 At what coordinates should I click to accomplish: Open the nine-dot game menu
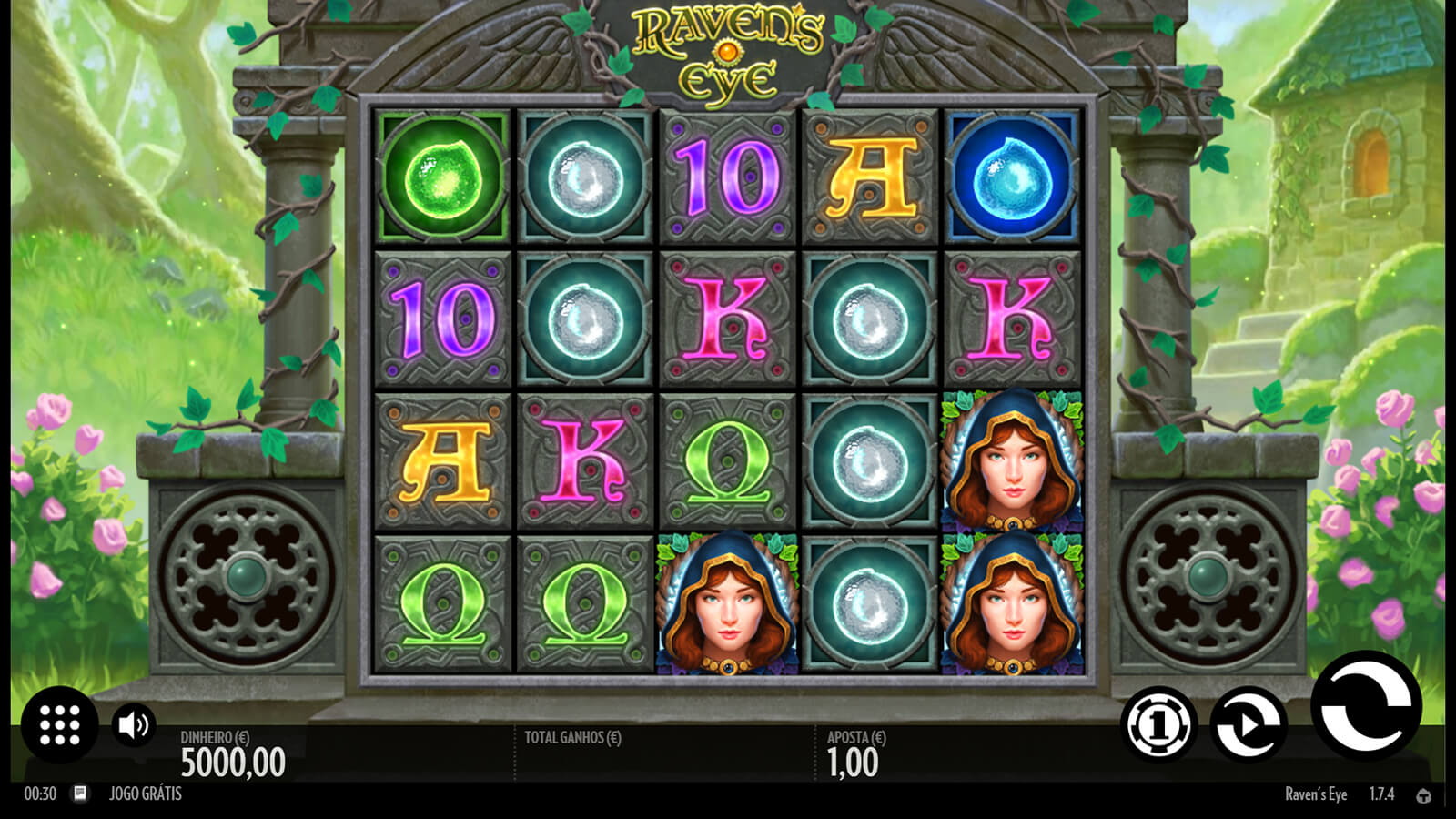point(59,724)
